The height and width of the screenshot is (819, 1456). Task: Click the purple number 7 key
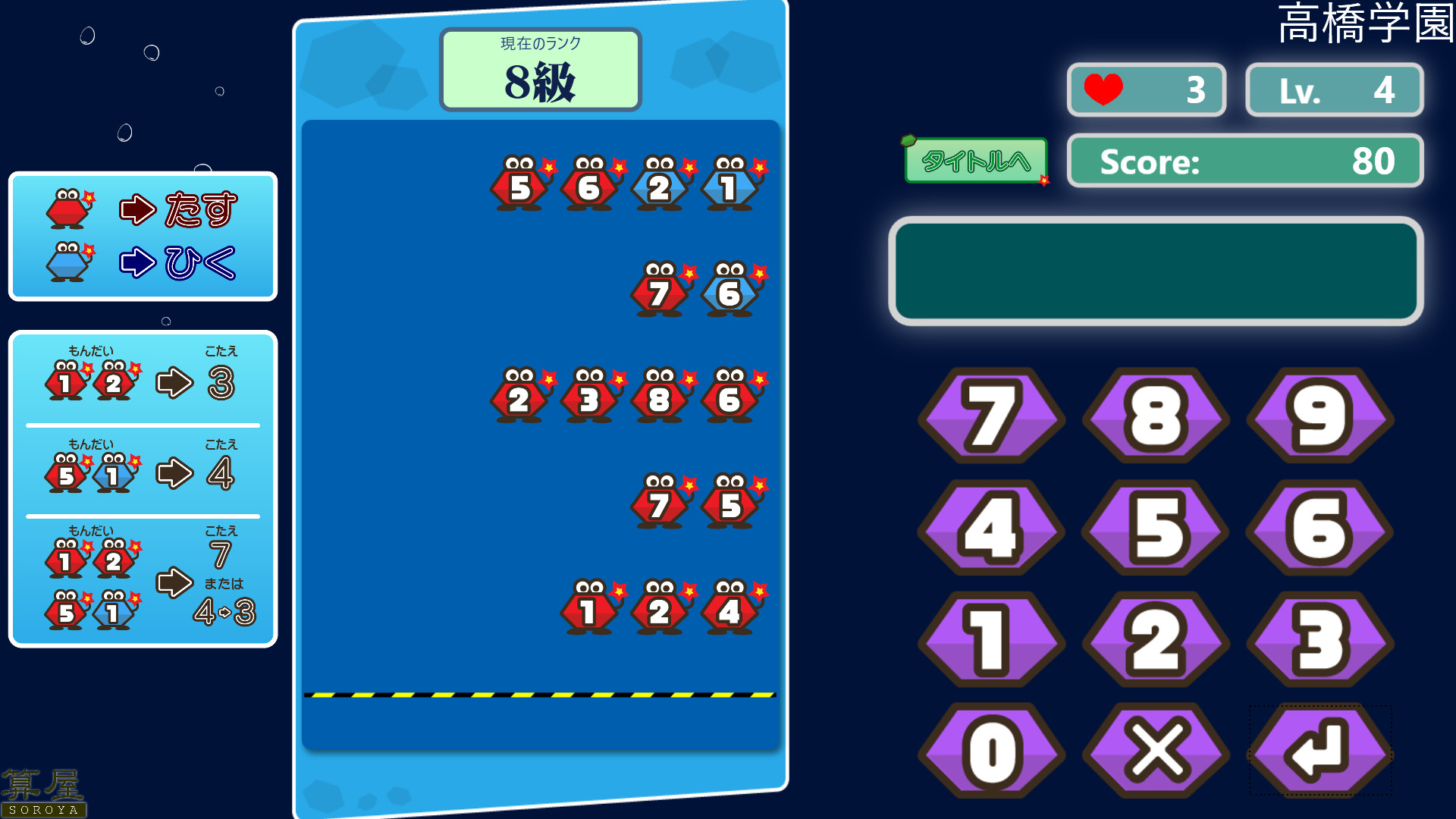tap(991, 416)
